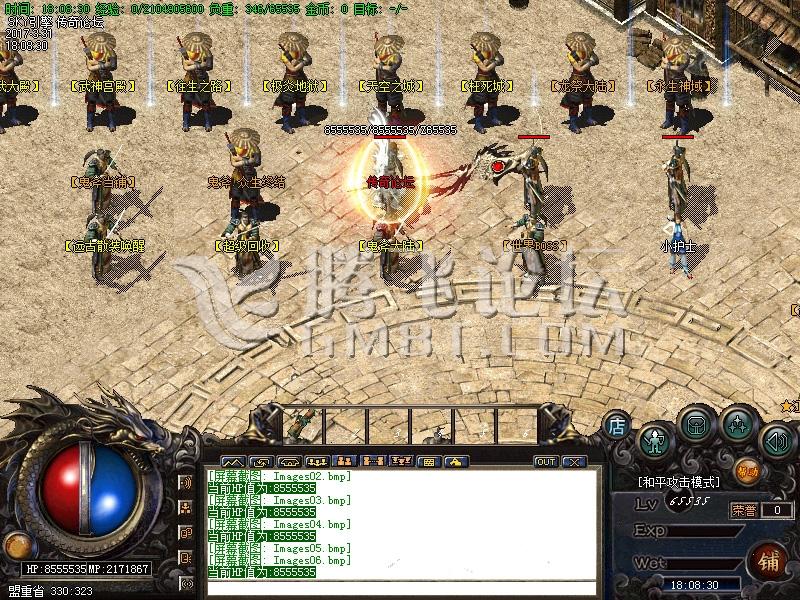The height and width of the screenshot is (600, 800).
Task: Open the character status warrior icon
Action: [654, 439]
